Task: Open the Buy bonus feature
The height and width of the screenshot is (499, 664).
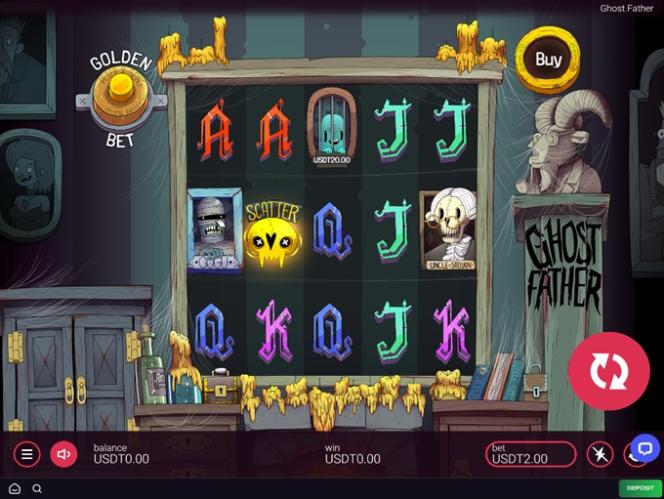Action: coord(547,60)
